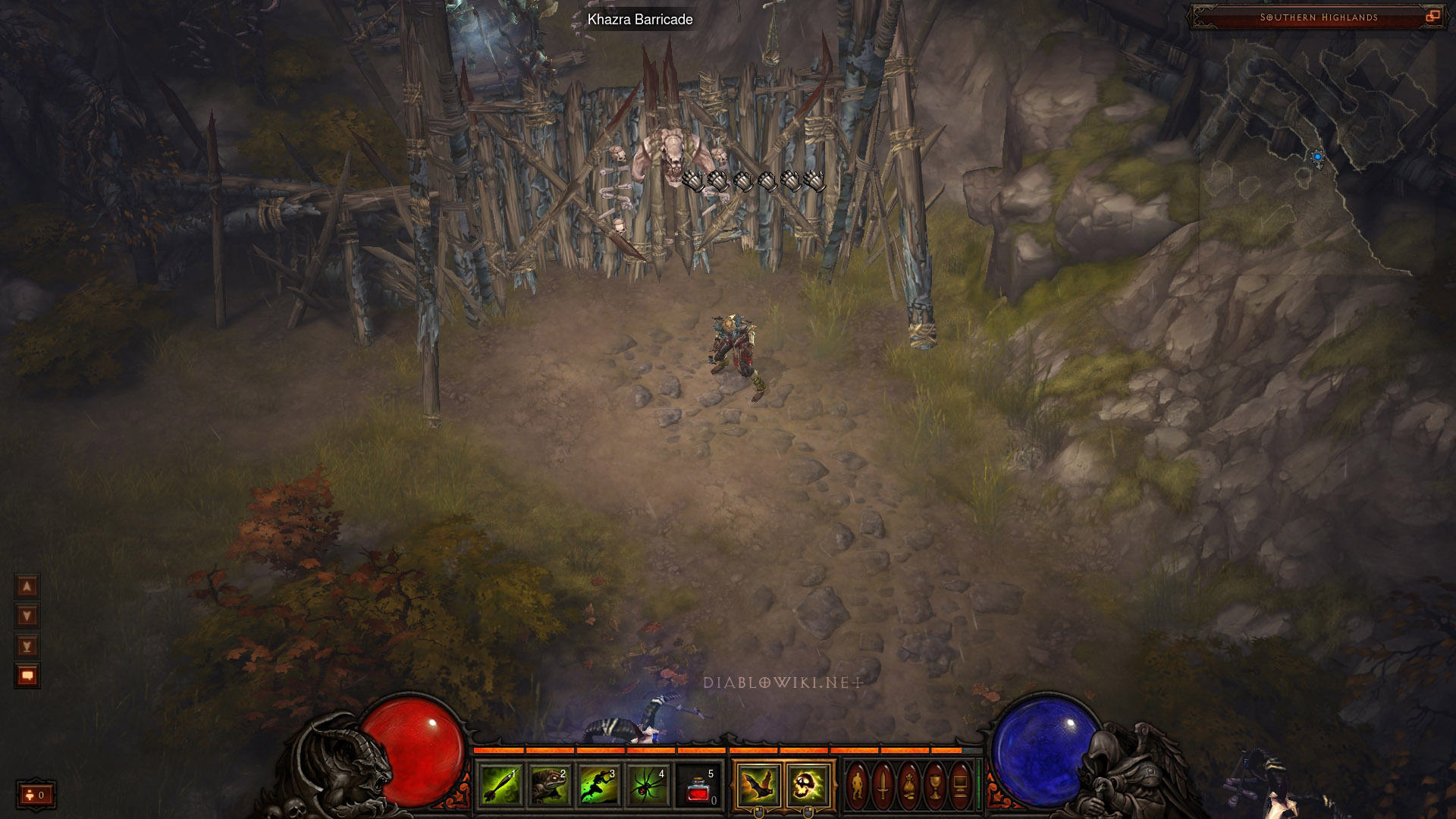Click the Southern Highlands minimap
Screen dimensions: 1456x819
[1318, 152]
